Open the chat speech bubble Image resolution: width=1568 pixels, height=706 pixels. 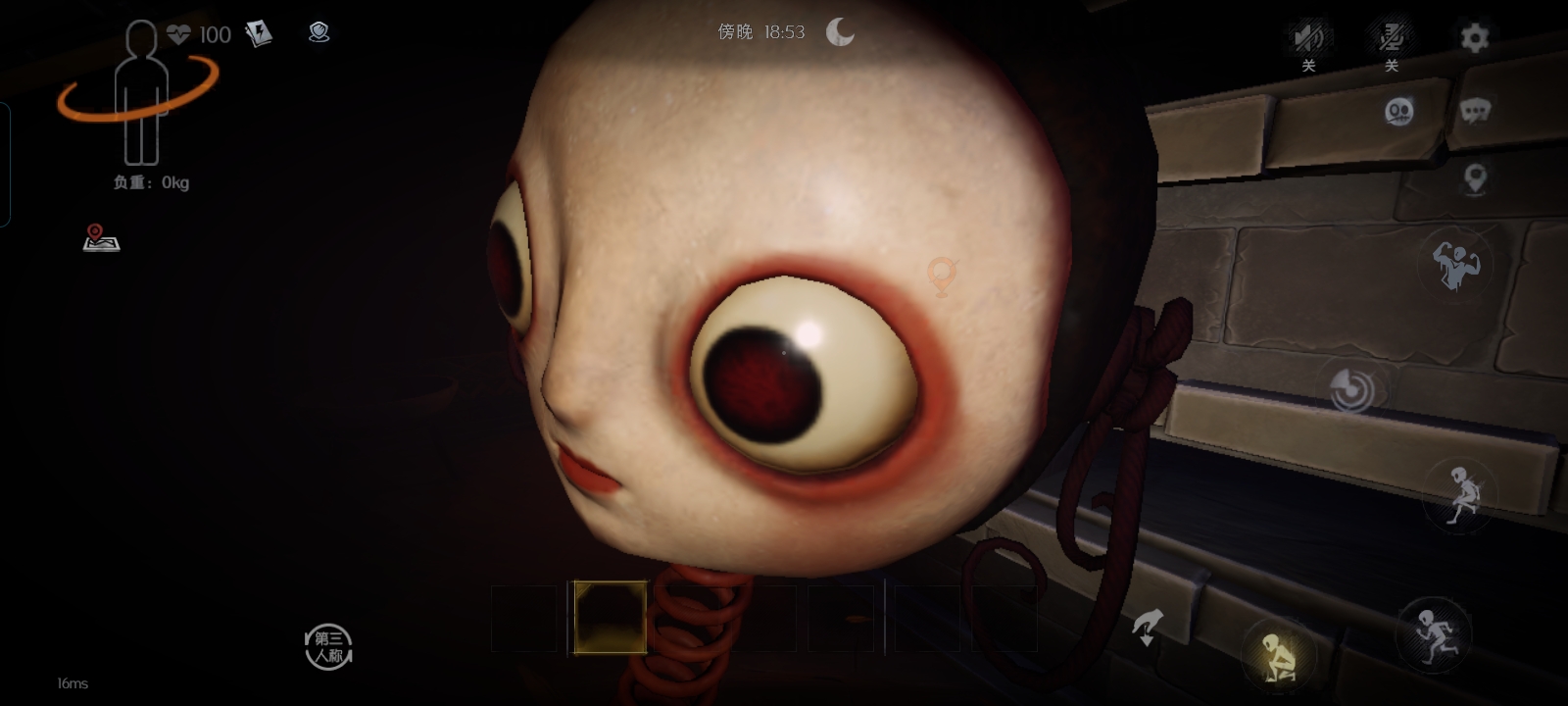(1475, 111)
